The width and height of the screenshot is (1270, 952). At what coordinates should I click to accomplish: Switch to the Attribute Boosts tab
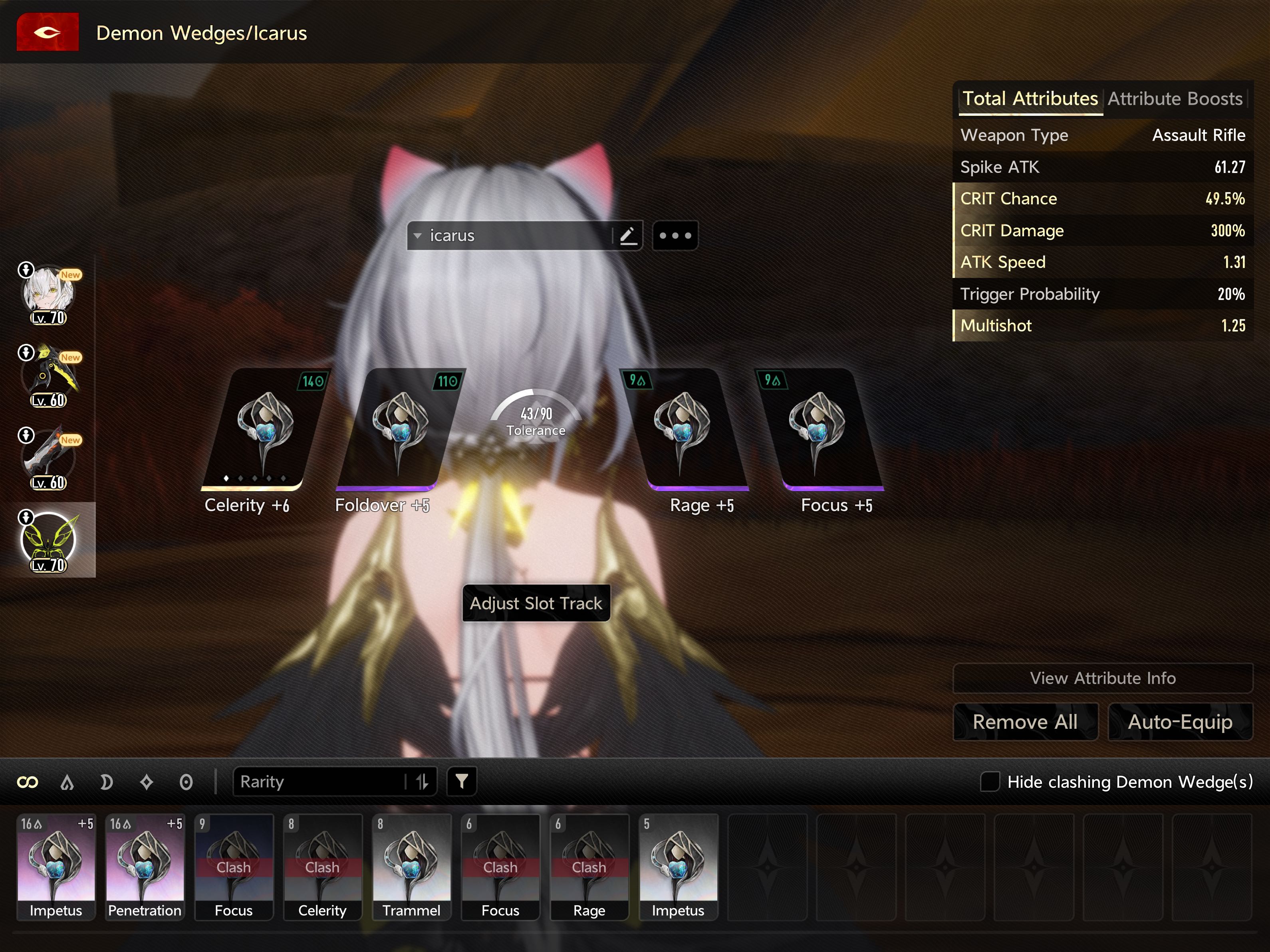click(x=1175, y=99)
